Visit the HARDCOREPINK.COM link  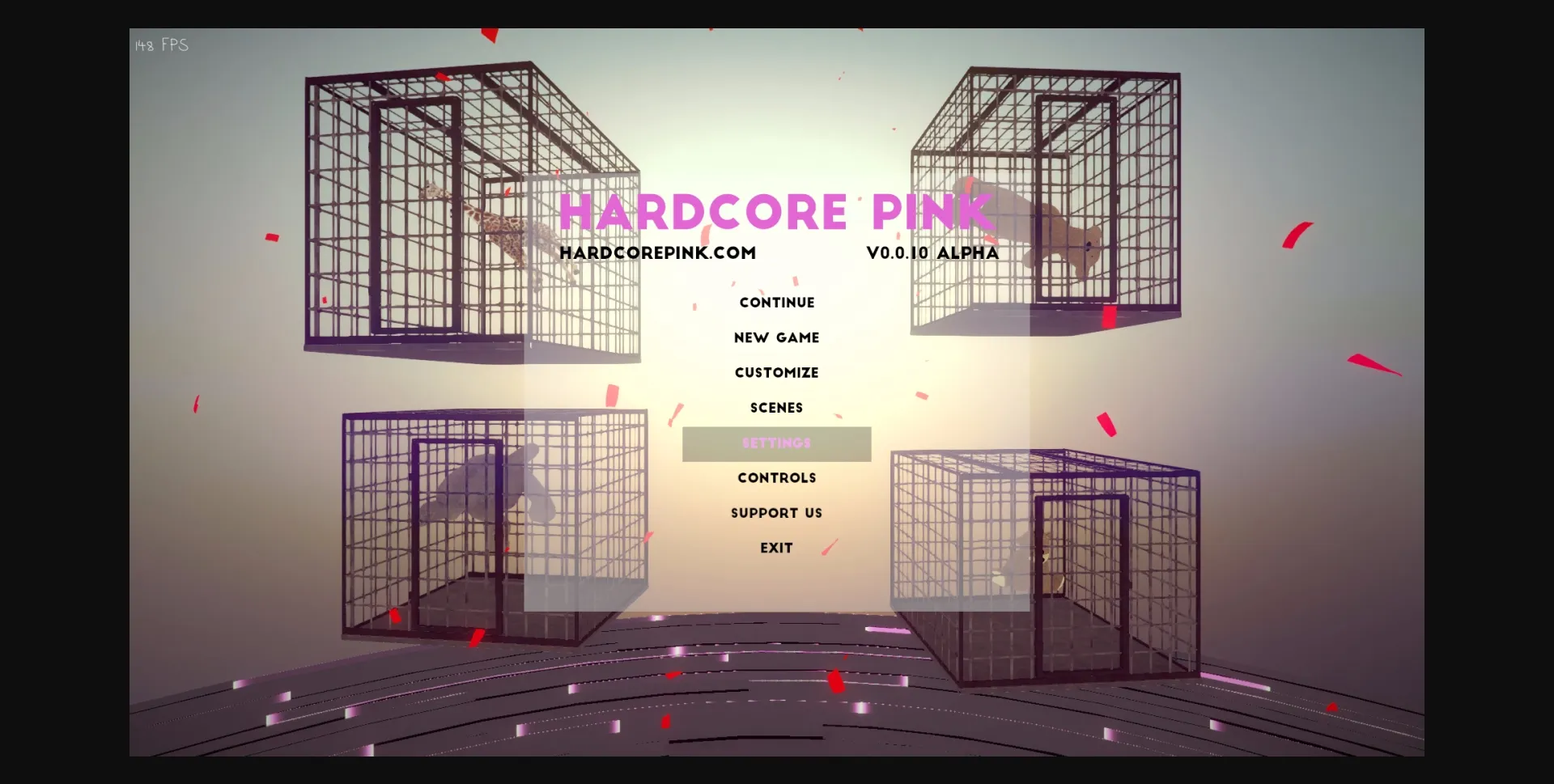click(660, 252)
